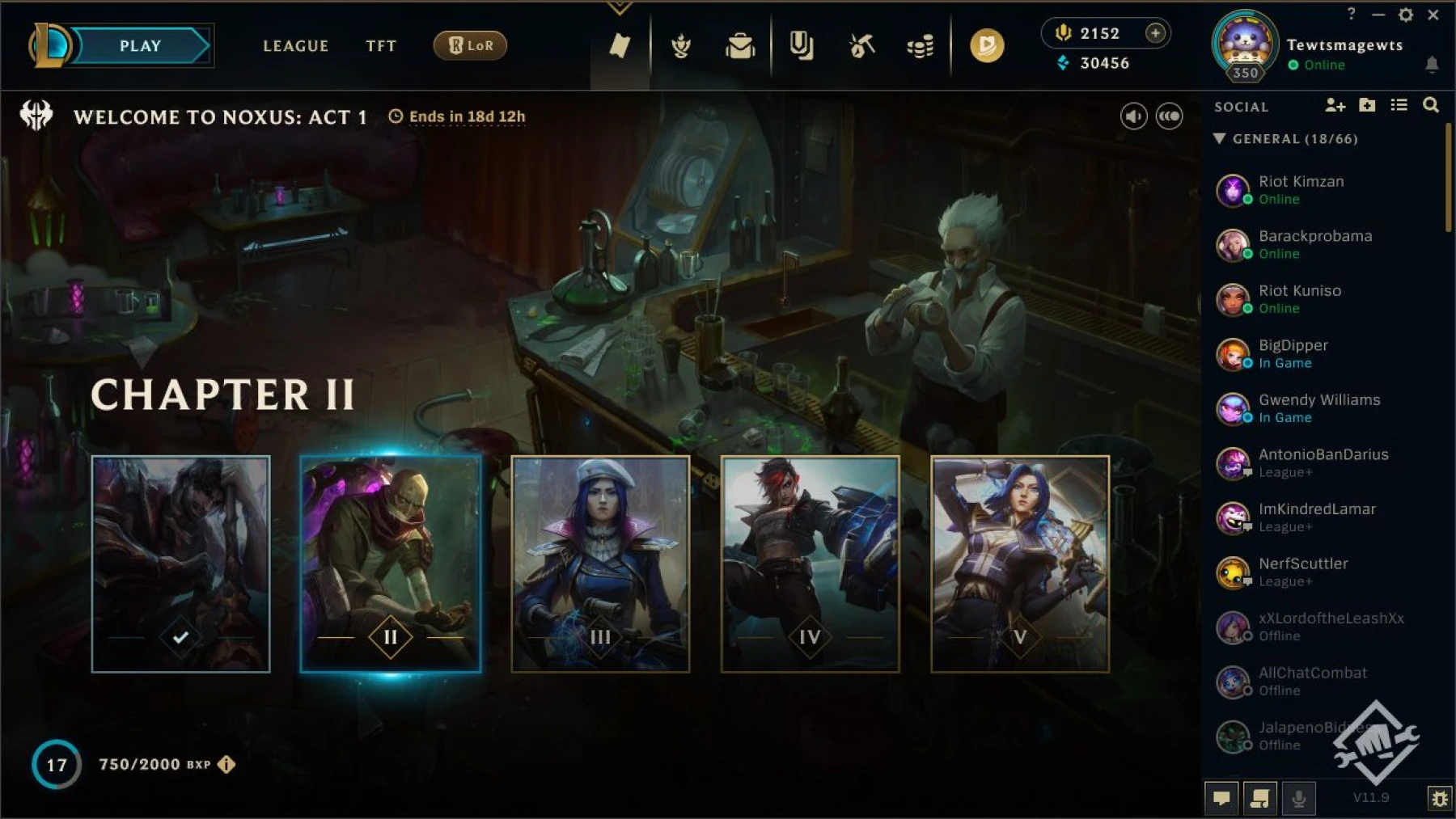Click the level 17 BXP progress ring
Screen dimensions: 1456x819
(x=55, y=762)
